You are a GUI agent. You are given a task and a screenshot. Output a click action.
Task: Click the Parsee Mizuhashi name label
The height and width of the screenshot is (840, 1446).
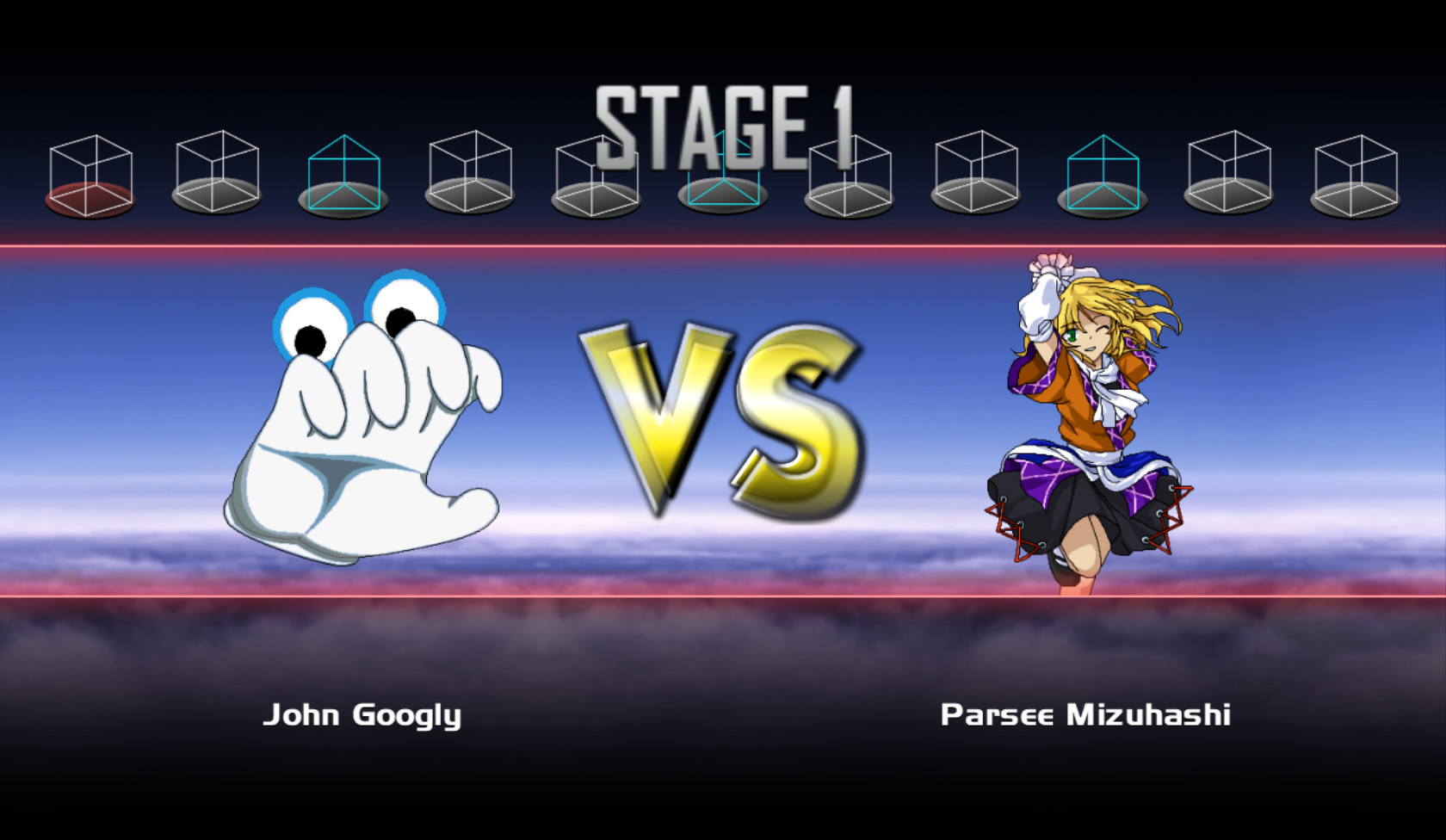click(x=1085, y=714)
